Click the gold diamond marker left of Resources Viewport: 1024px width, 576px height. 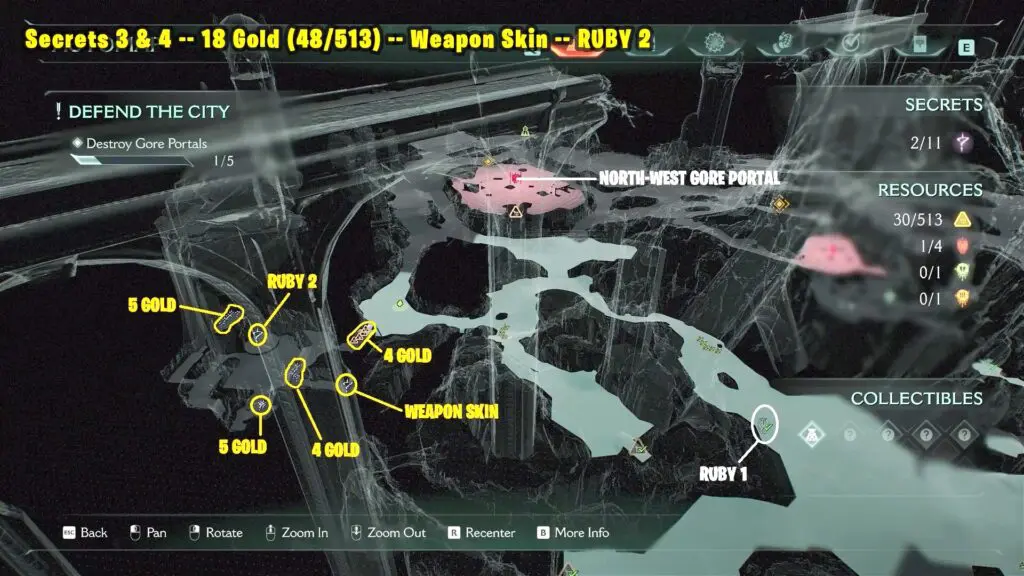point(779,204)
